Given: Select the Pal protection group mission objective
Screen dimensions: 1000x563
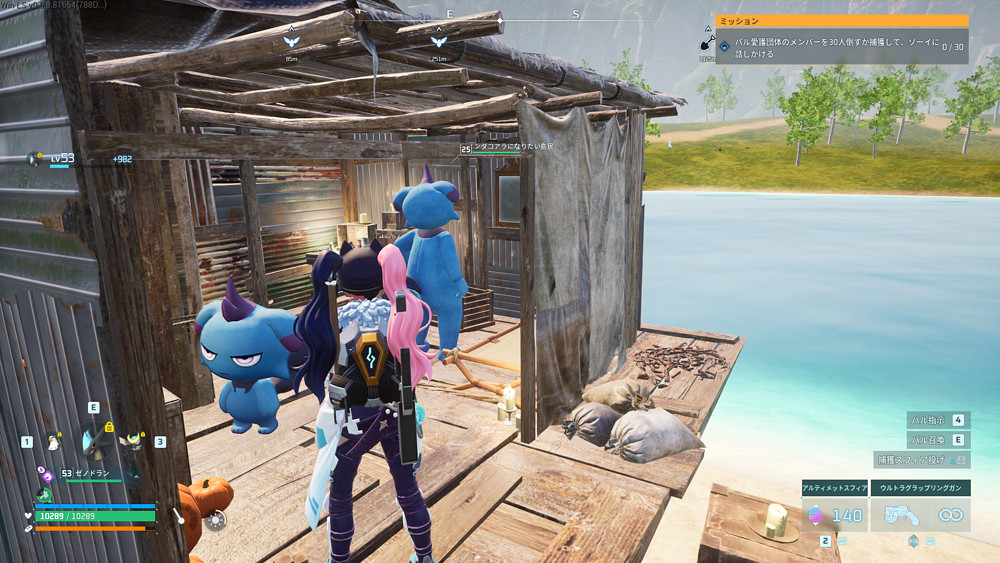Looking at the screenshot, I should pyautogui.click(x=840, y=46).
